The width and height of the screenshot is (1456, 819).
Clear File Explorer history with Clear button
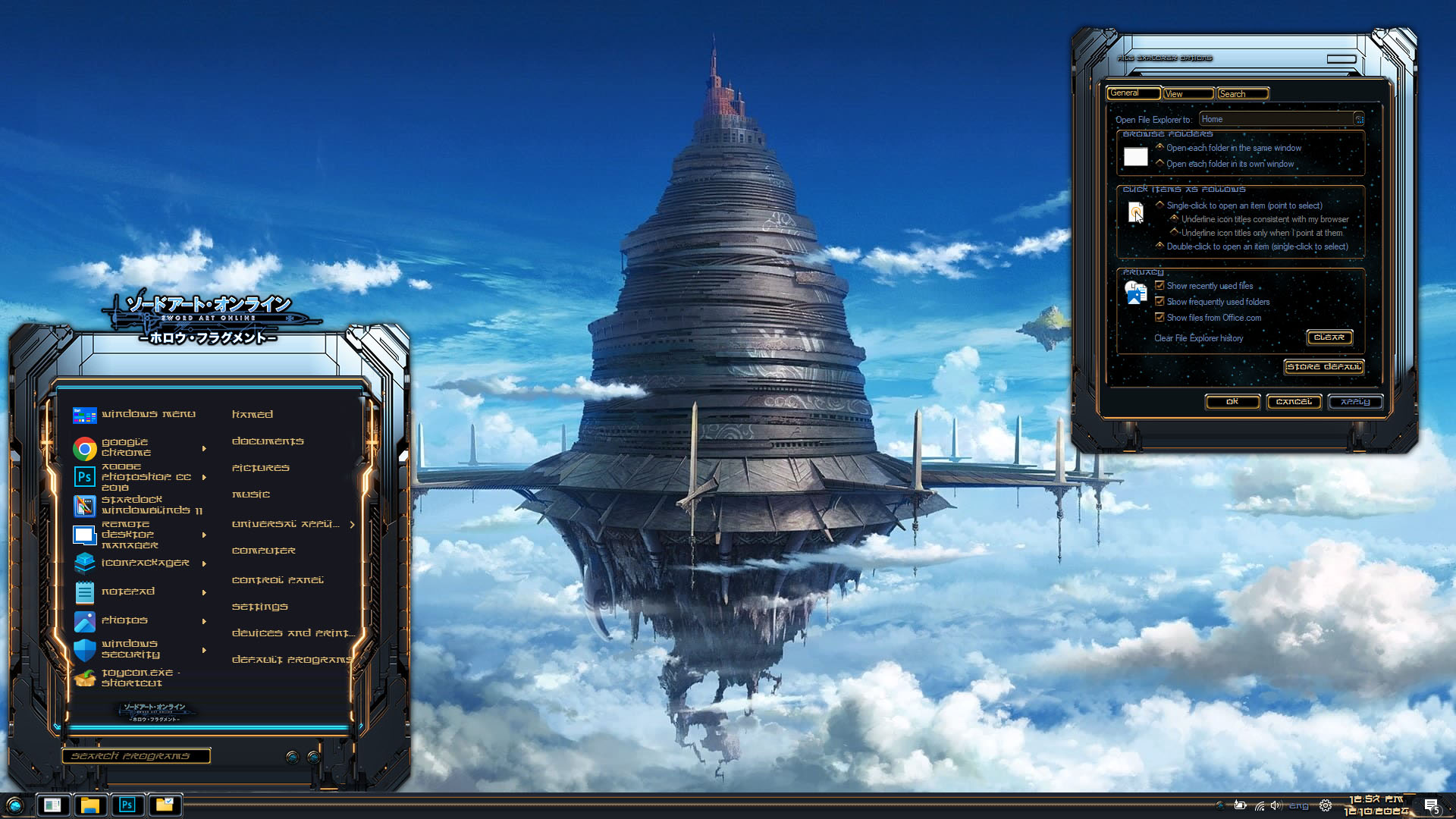tap(1329, 337)
